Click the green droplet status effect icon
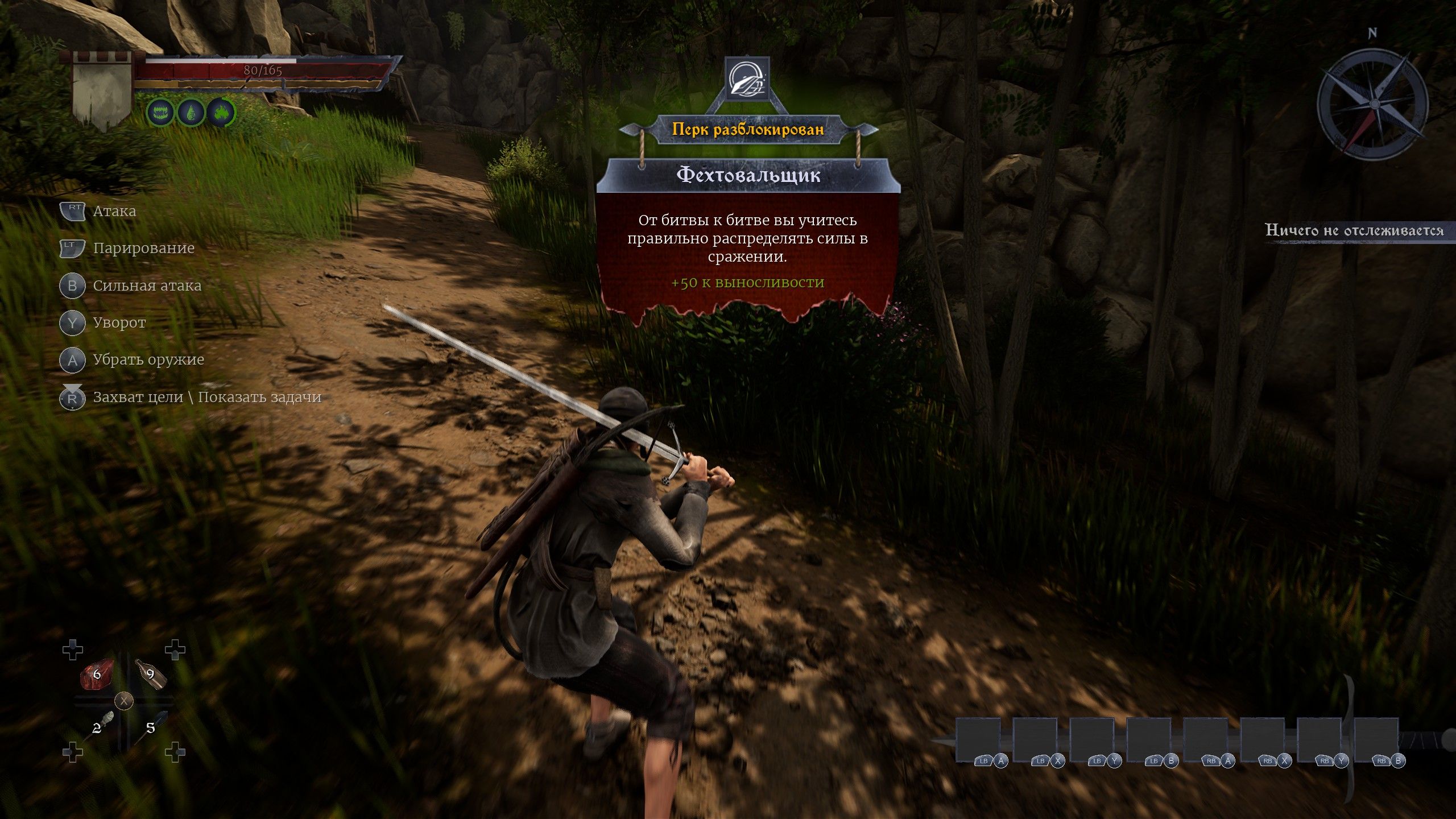The image size is (1456, 819). (x=191, y=113)
